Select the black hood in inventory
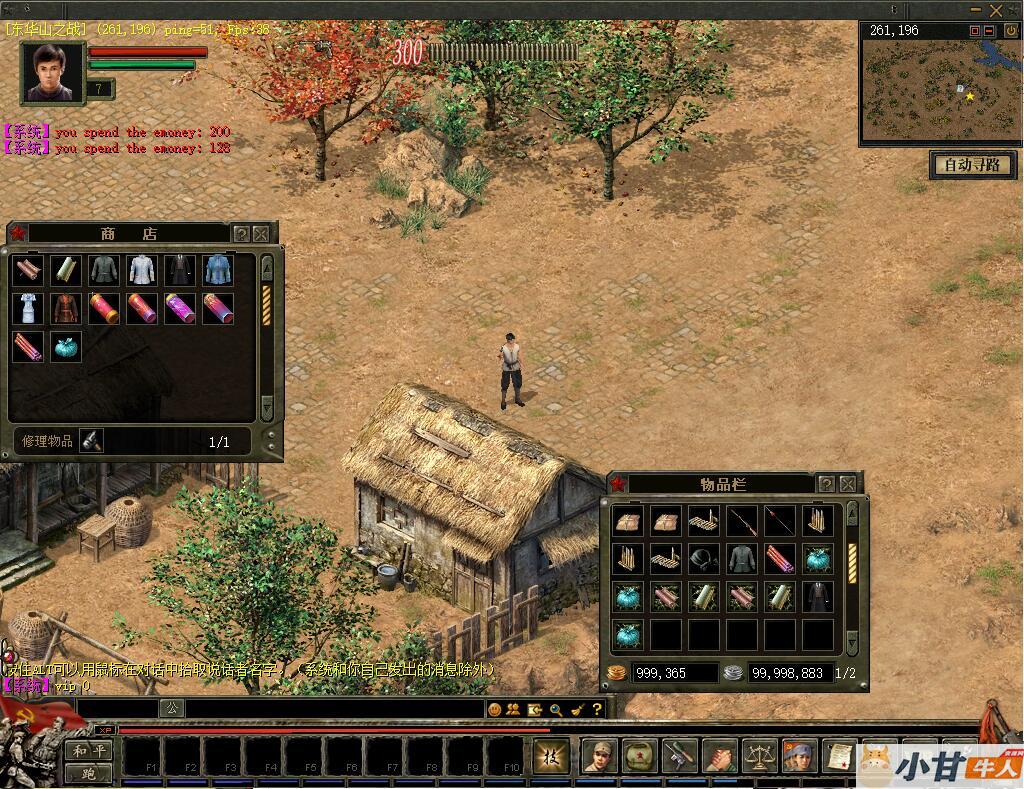The height and width of the screenshot is (789, 1024). (x=704, y=559)
